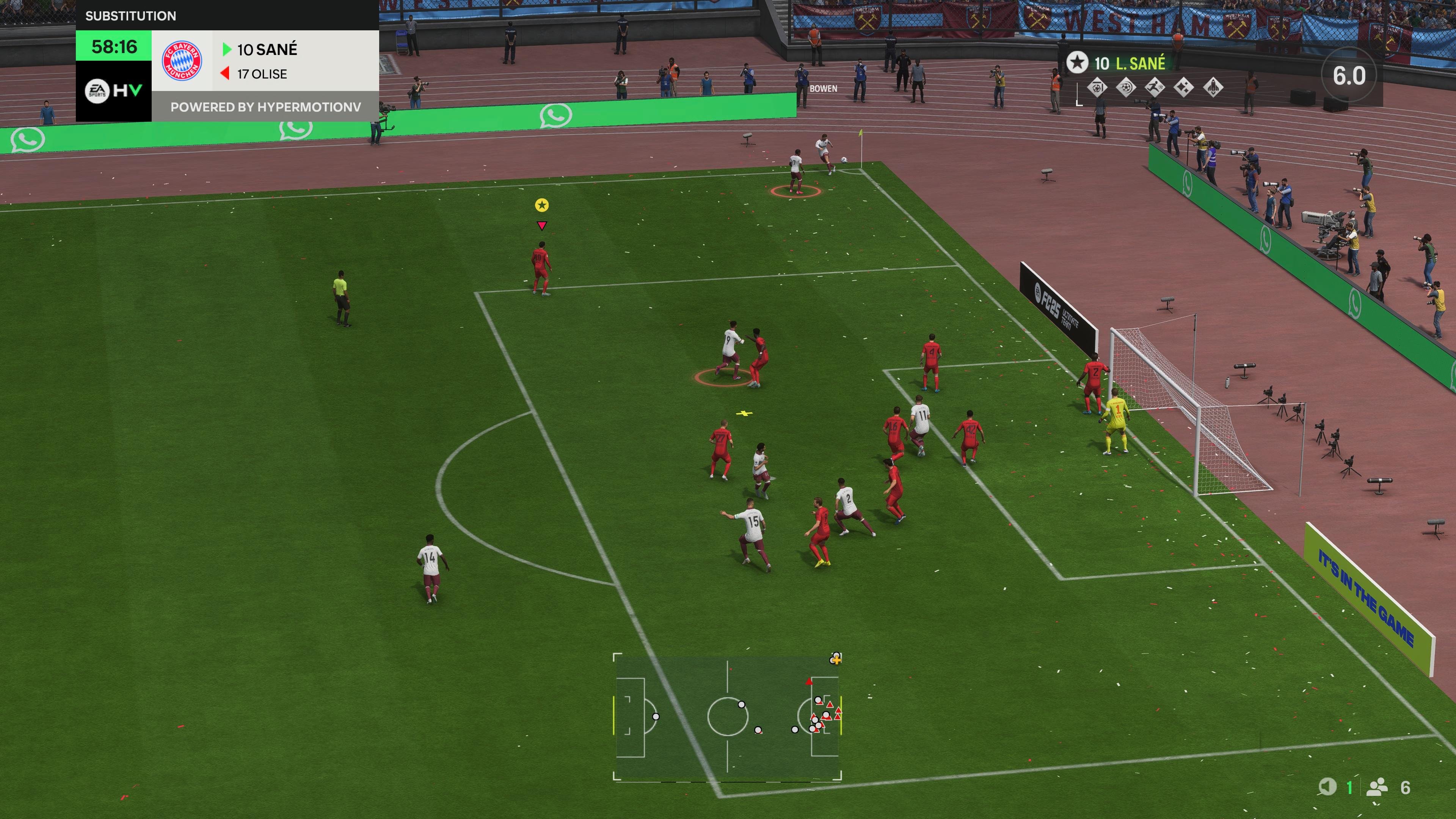Toggle the yellow star indicator above the controlled player
This screenshot has width=1456, height=819.
coord(542,205)
